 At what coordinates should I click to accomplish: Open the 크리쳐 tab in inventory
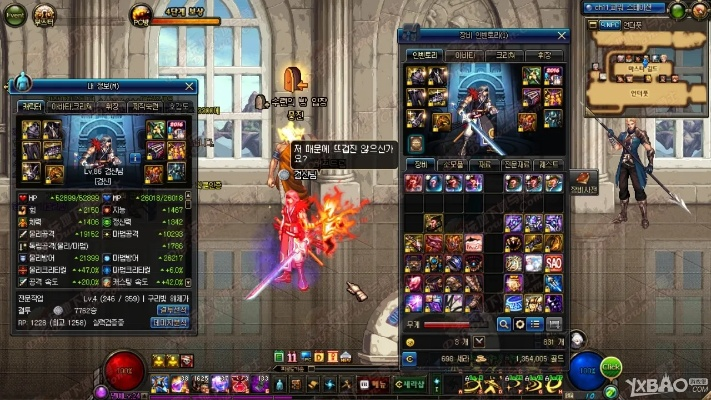[505, 54]
